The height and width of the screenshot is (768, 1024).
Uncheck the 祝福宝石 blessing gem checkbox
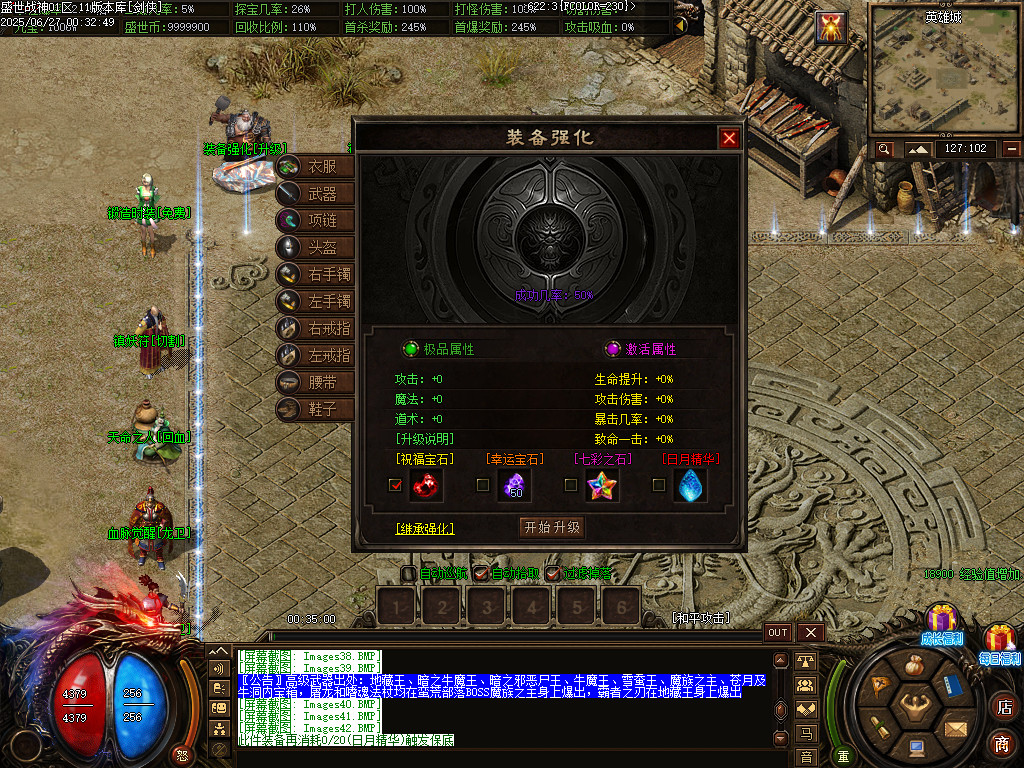click(396, 485)
